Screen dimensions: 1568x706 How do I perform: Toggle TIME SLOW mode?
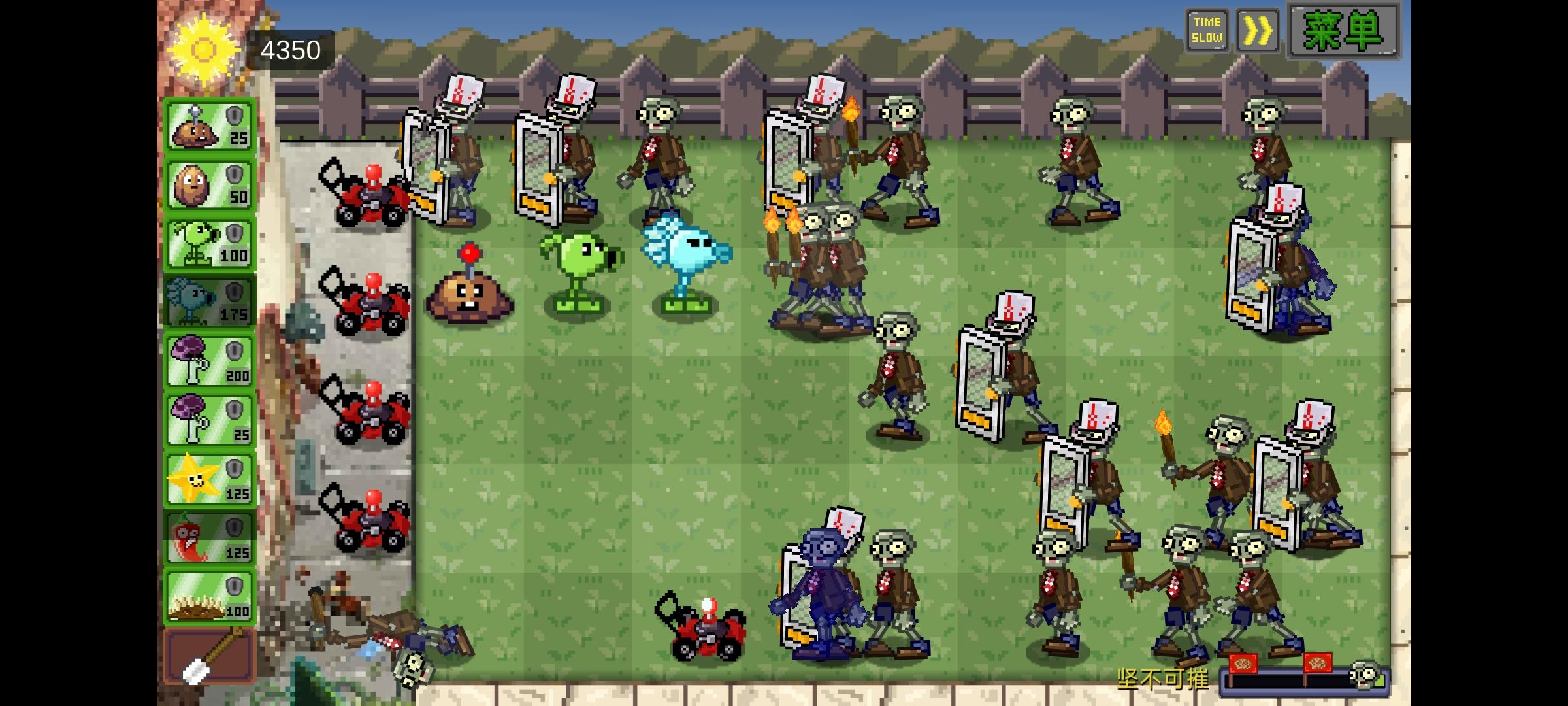[1207, 29]
